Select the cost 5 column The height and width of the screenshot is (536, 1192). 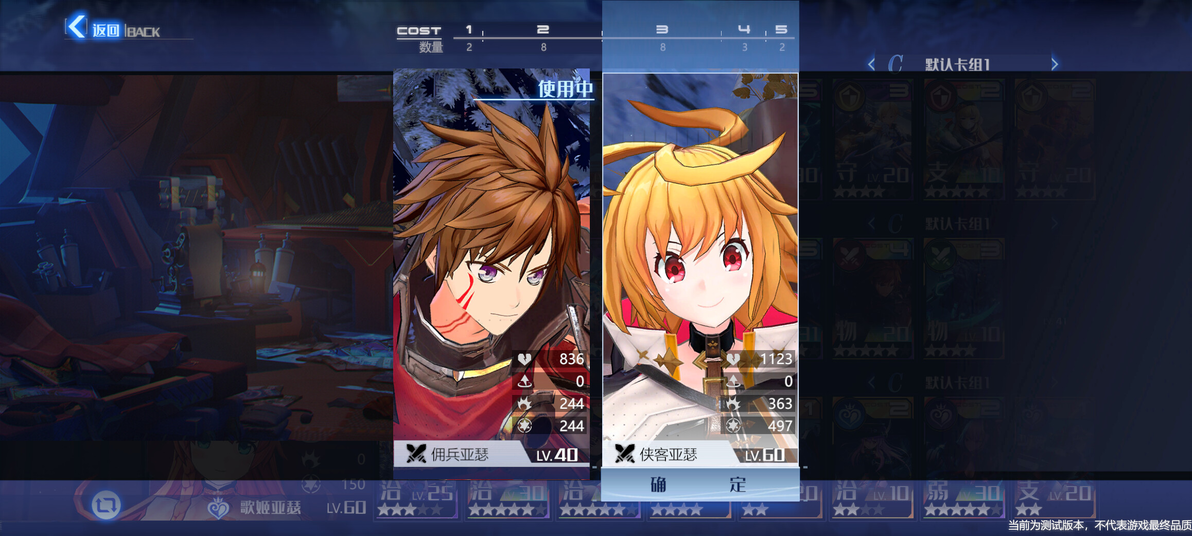pyautogui.click(x=781, y=37)
